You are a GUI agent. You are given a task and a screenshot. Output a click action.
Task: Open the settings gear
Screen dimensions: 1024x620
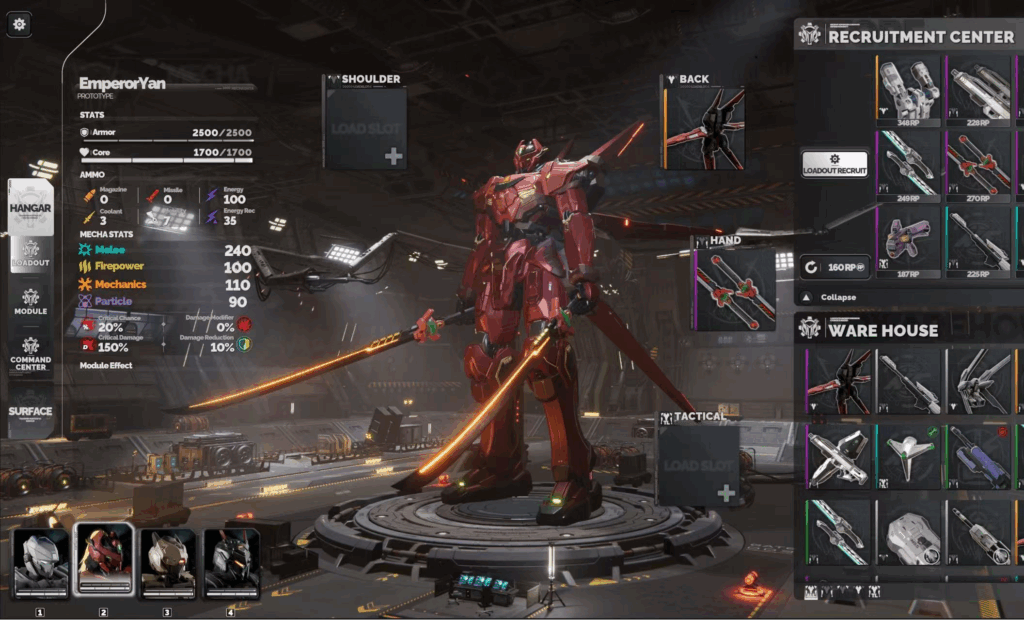tap(20, 22)
